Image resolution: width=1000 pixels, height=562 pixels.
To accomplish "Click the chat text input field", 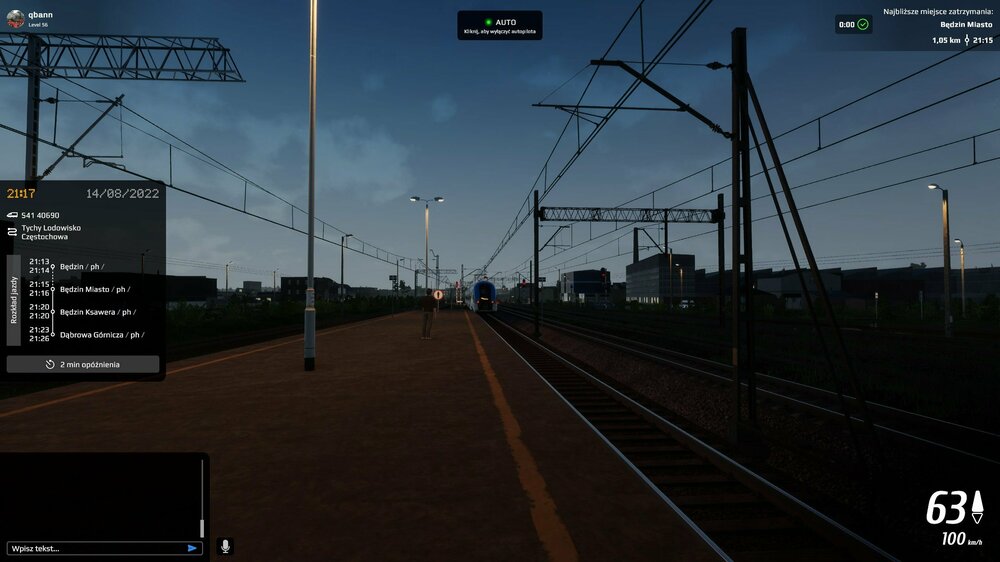I will [95, 548].
